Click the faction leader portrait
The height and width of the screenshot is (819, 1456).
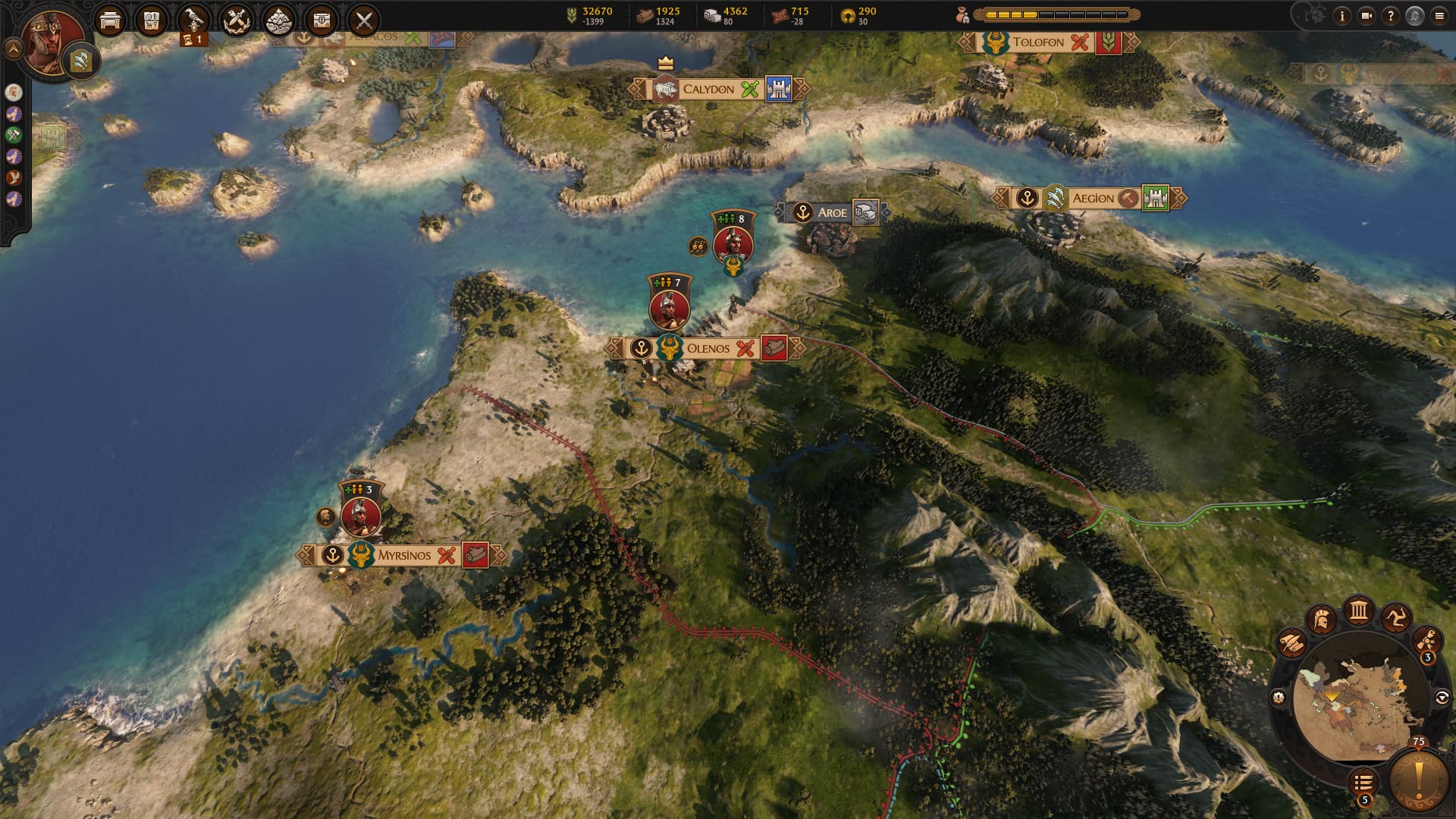tap(53, 42)
